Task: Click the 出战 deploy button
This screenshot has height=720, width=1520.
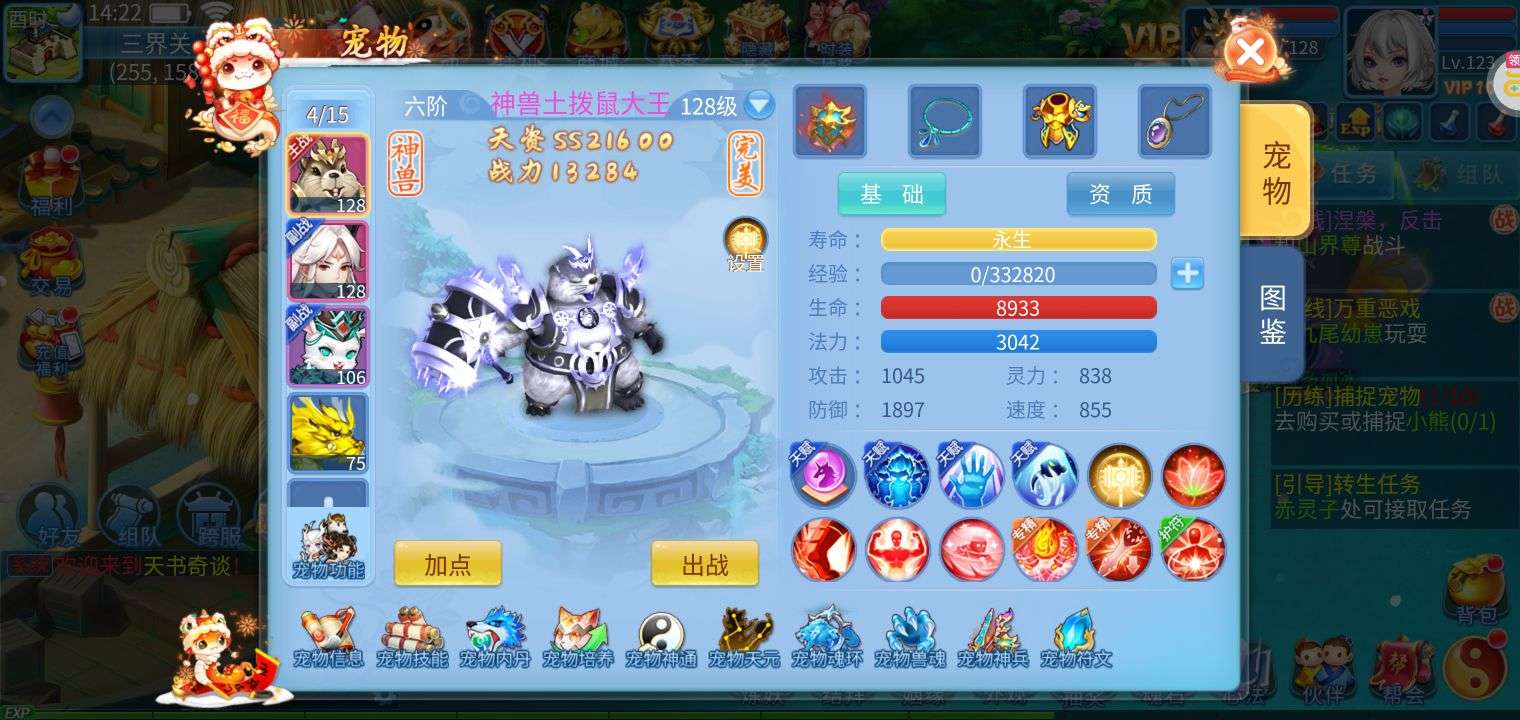Action: (x=705, y=564)
